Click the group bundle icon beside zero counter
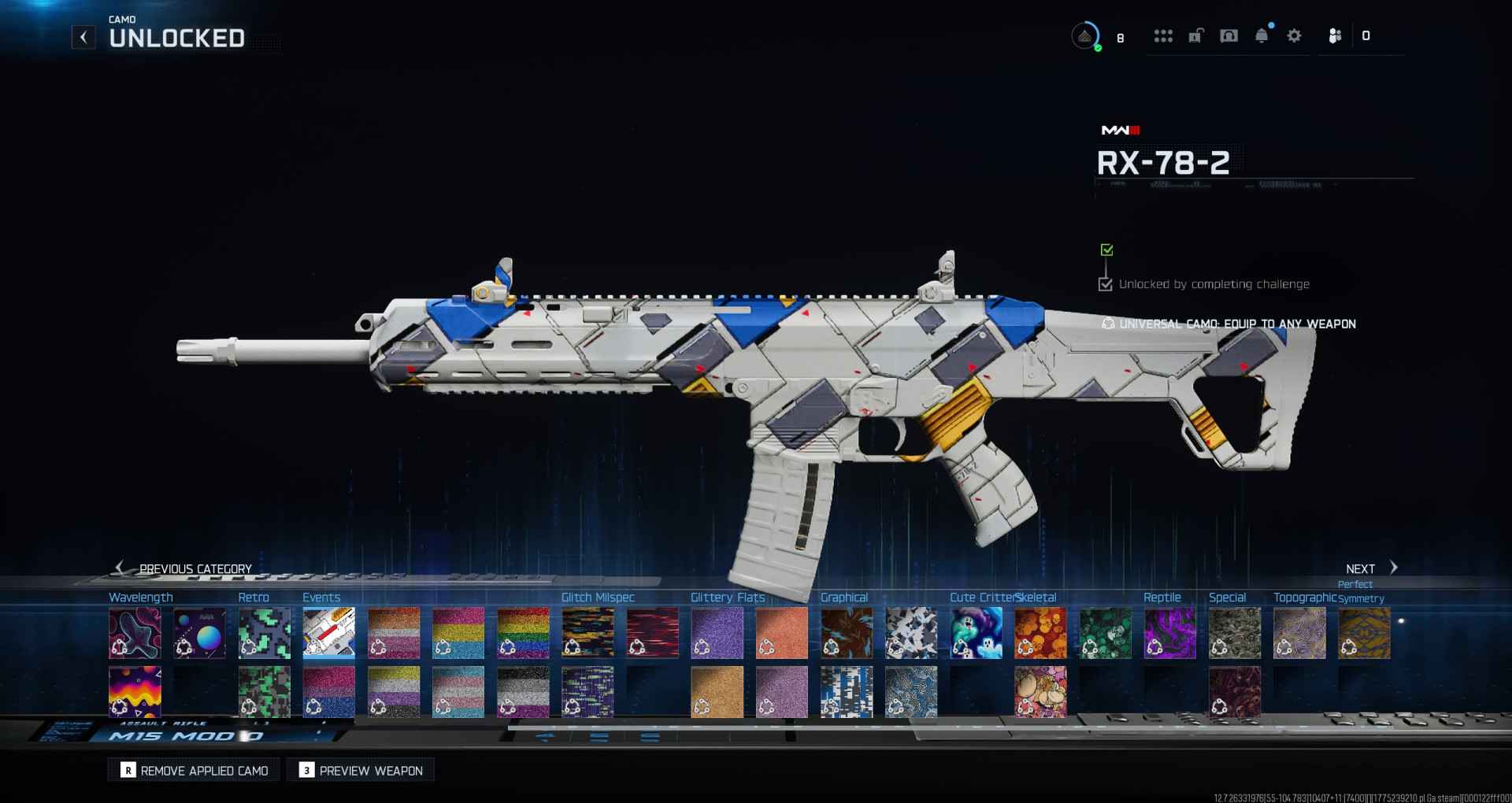 point(1336,35)
